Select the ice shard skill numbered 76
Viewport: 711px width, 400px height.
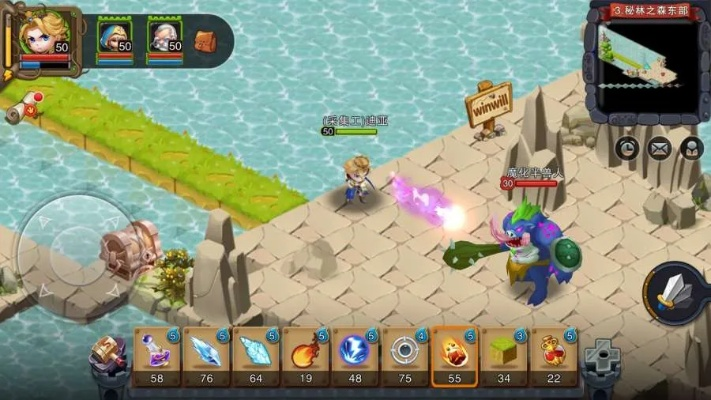(207, 354)
